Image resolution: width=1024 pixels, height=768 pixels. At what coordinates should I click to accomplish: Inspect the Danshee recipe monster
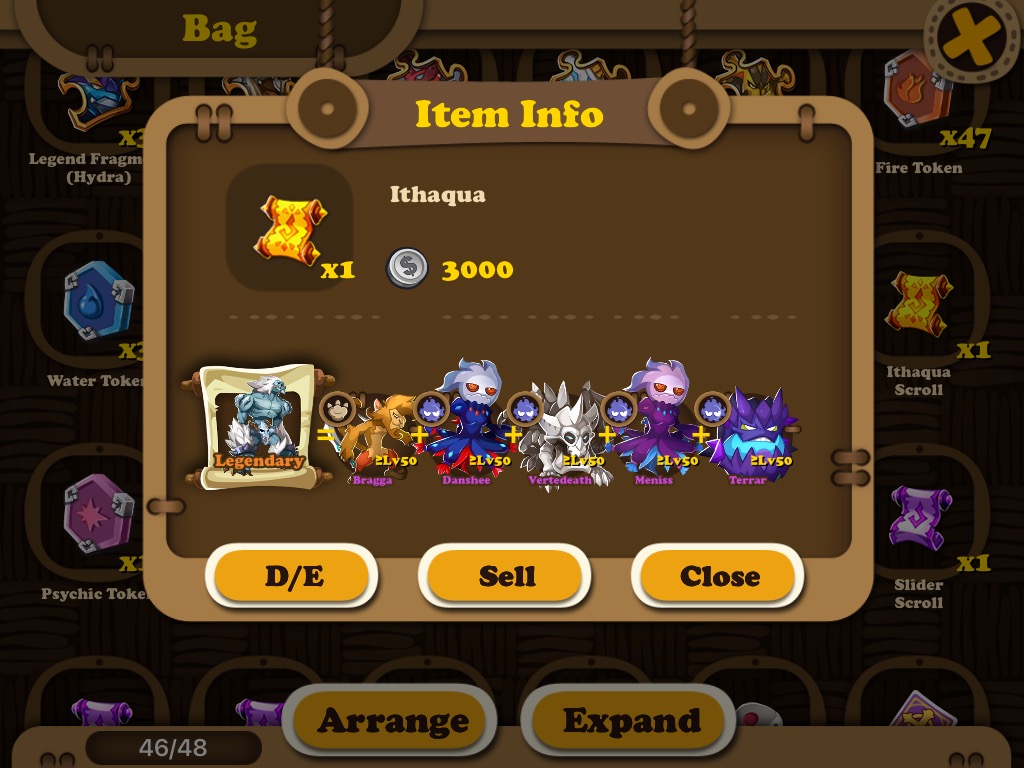[x=466, y=430]
